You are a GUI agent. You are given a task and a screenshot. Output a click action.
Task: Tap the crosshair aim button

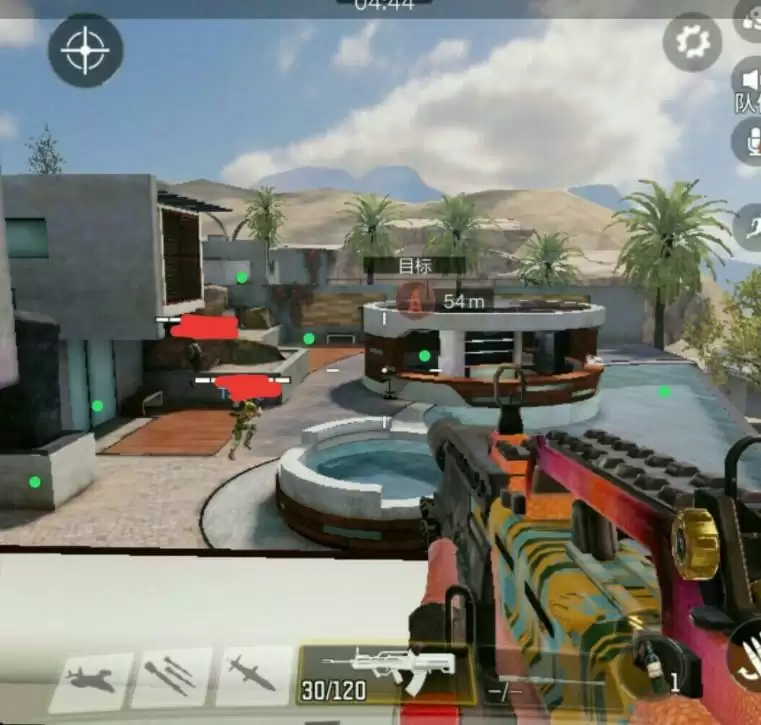coord(86,49)
